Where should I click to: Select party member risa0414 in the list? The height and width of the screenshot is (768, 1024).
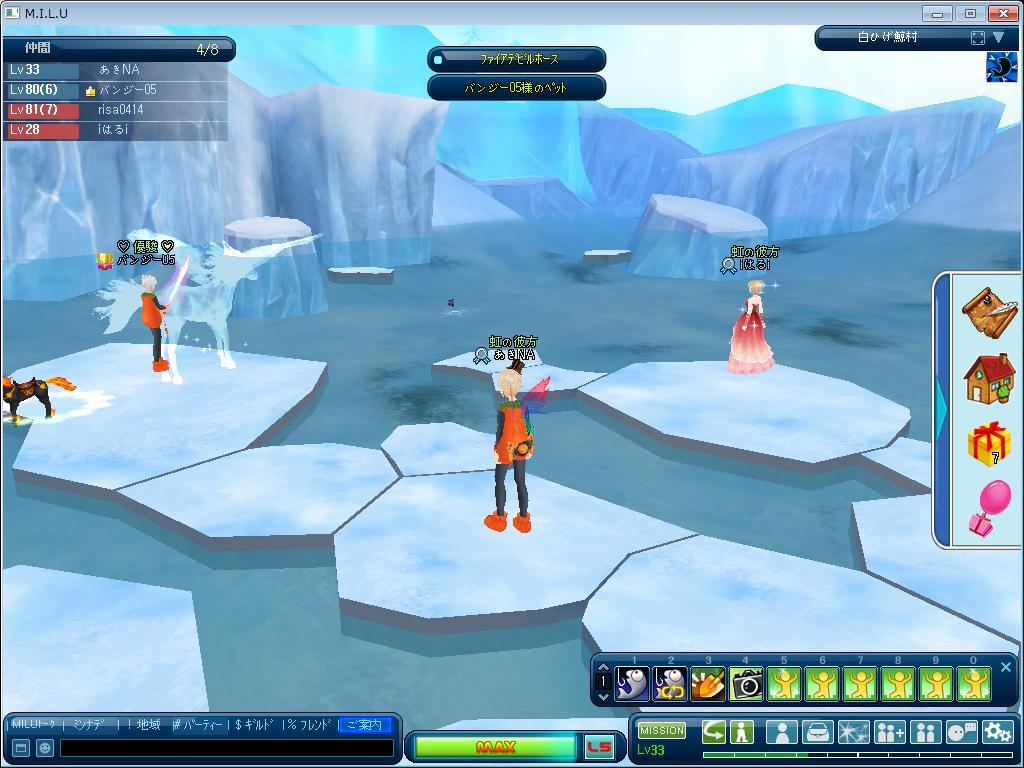[120, 110]
